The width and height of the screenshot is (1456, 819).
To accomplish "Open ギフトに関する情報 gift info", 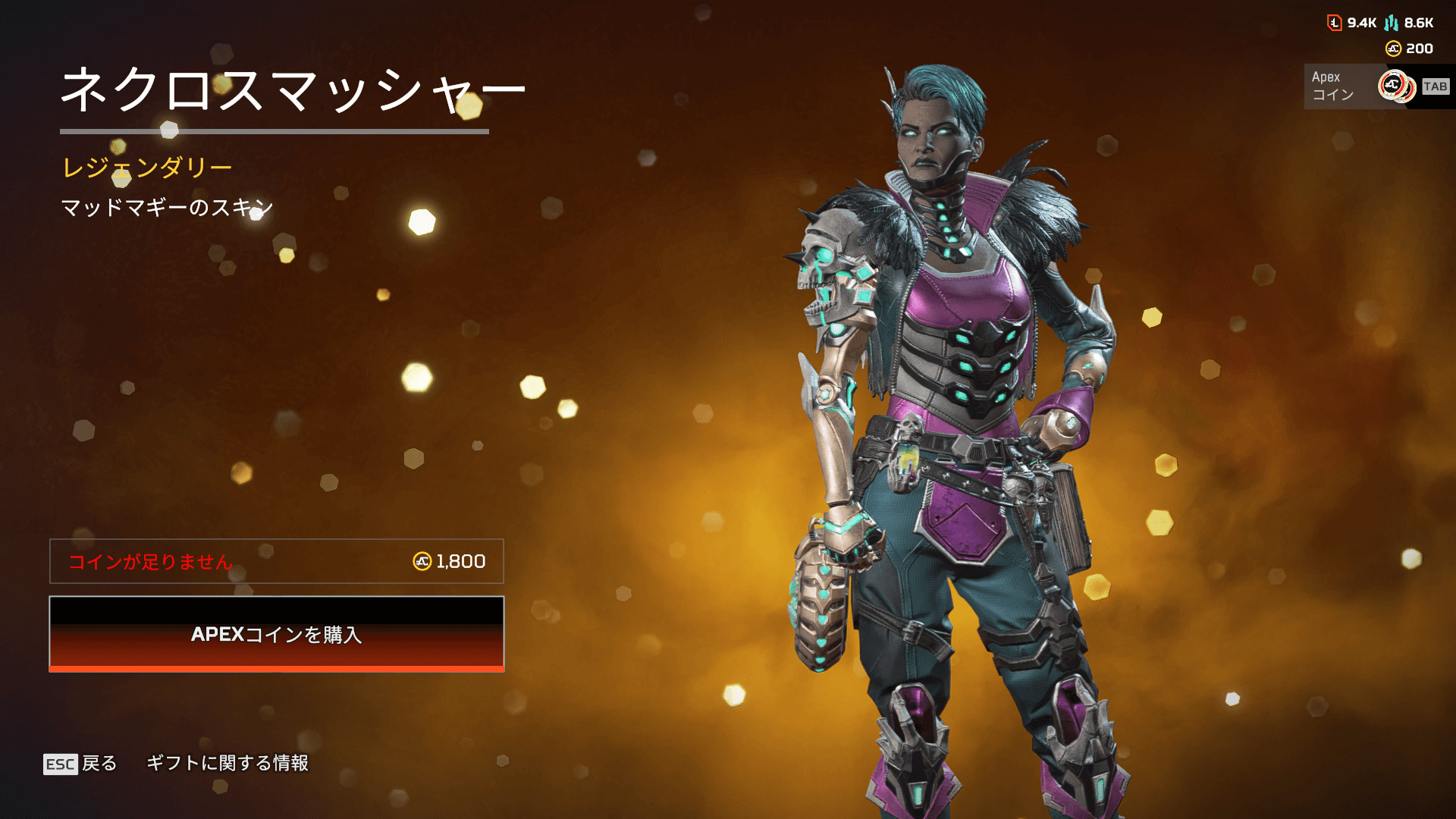I will [x=227, y=763].
